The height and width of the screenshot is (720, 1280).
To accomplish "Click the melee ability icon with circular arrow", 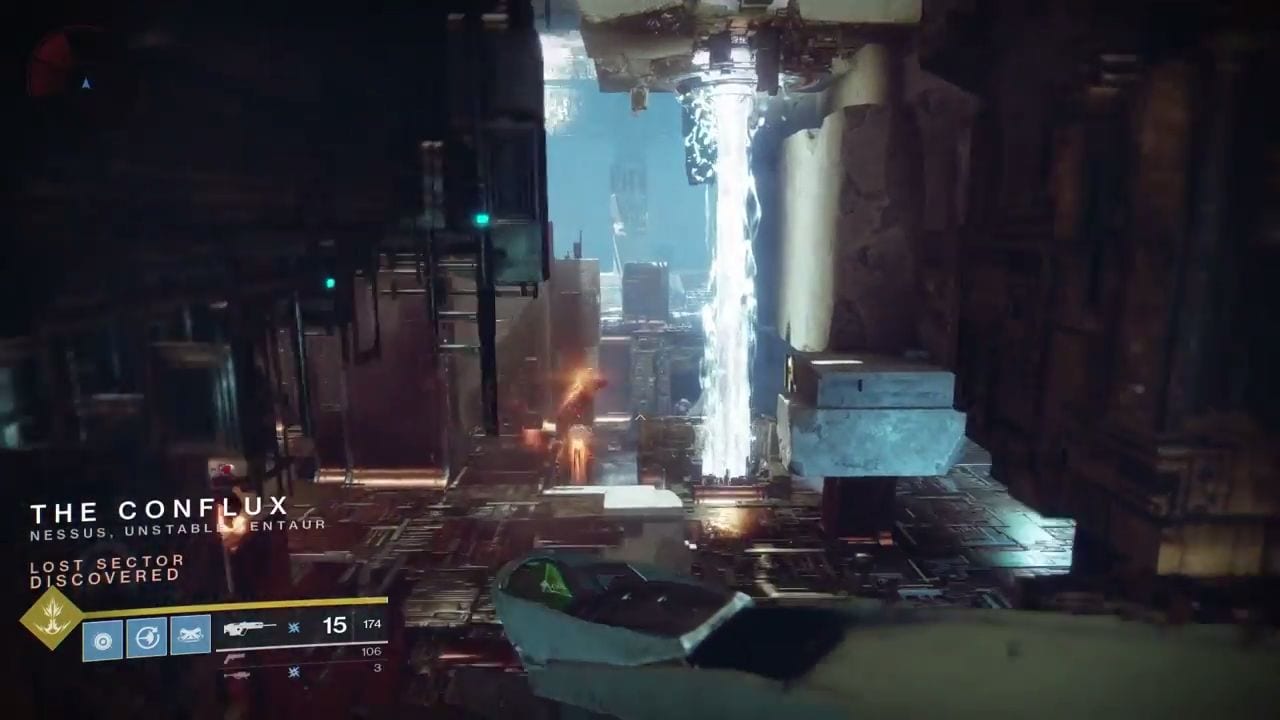I will (x=147, y=637).
